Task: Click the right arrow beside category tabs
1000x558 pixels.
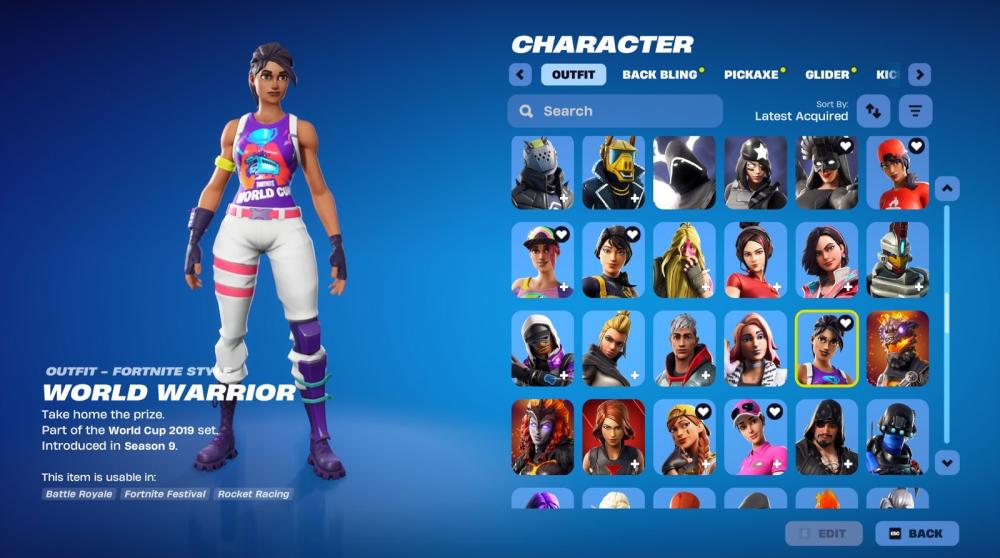Action: coord(920,75)
